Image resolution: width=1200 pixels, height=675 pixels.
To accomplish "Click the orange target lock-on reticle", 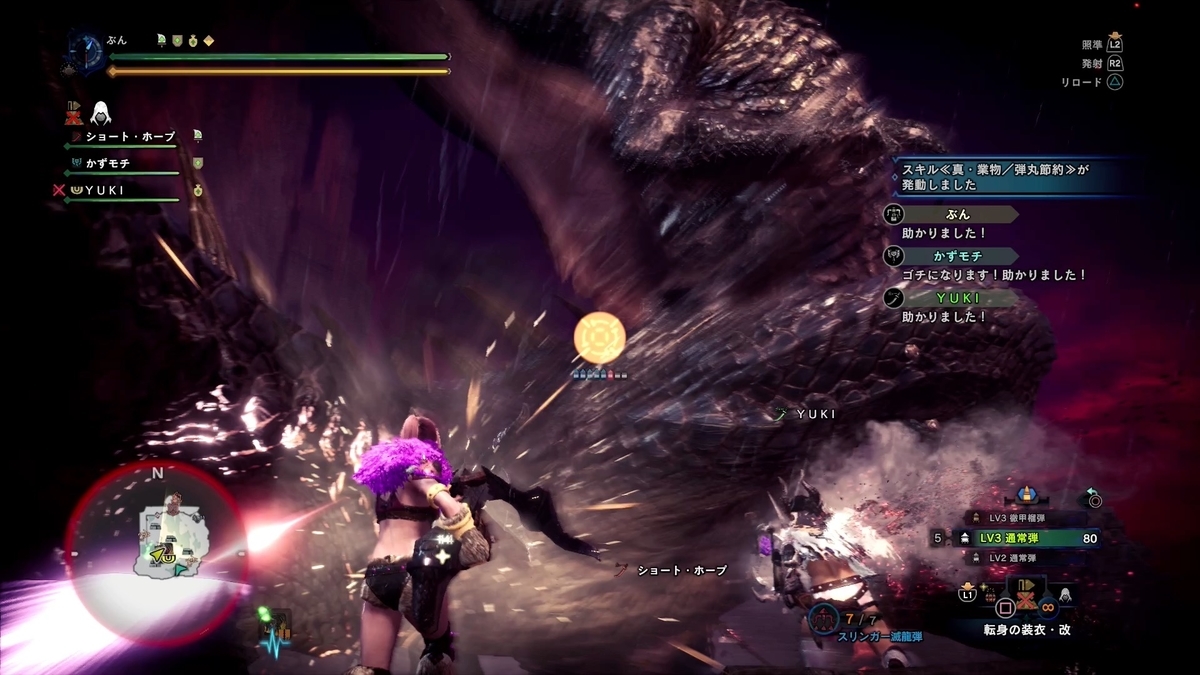I will 599,337.
